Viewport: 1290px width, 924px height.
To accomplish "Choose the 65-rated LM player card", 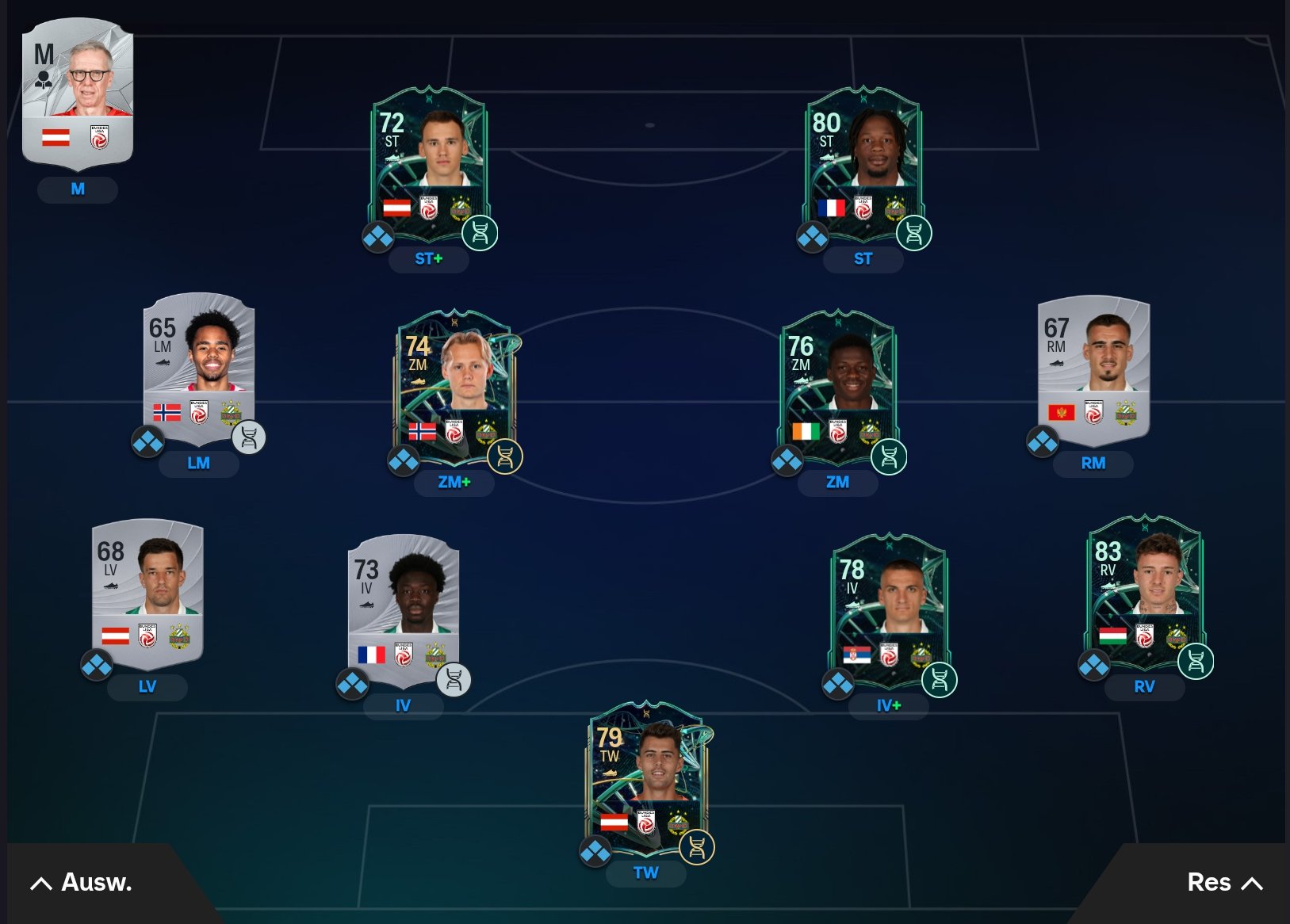I will point(199,368).
